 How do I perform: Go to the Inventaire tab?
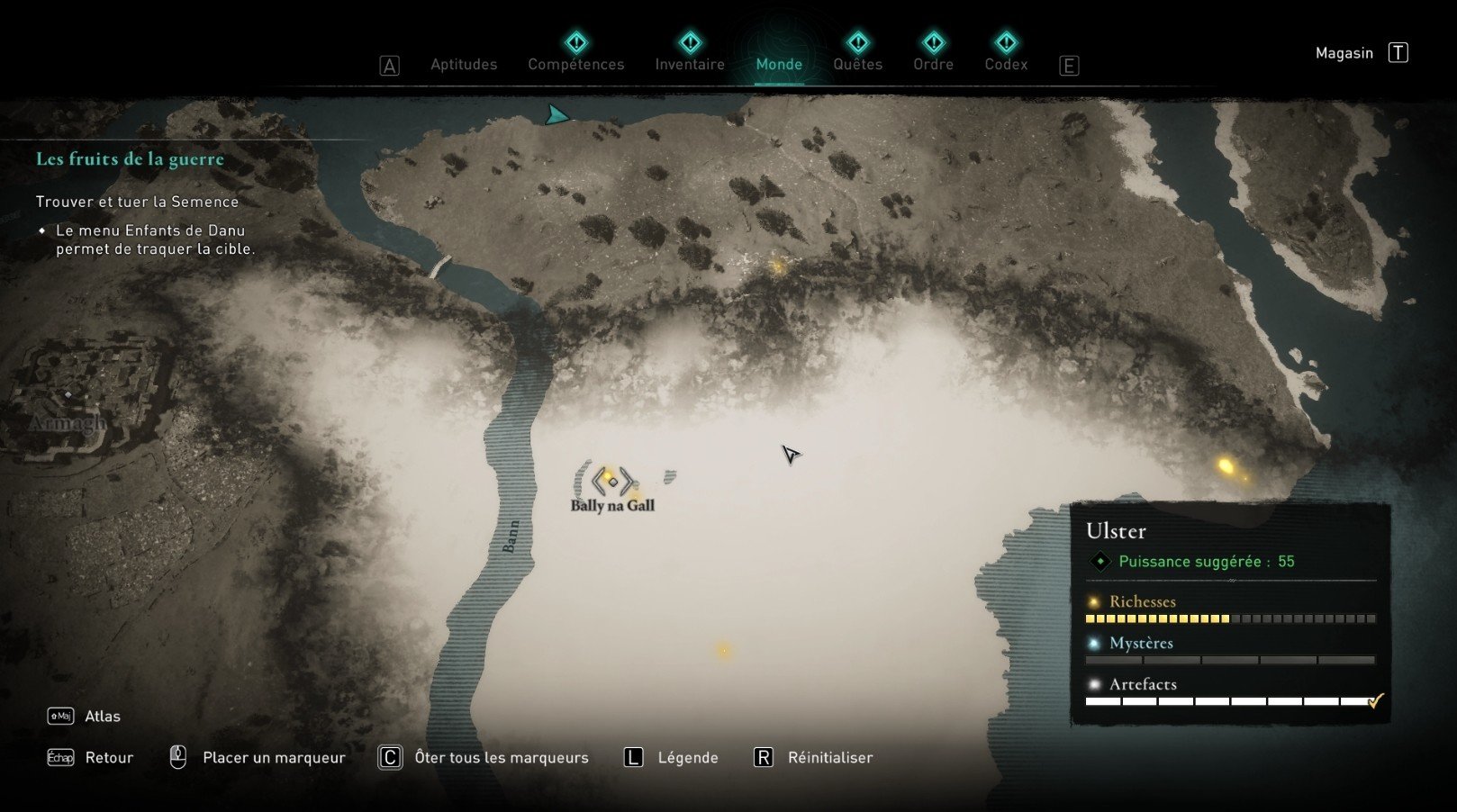point(690,64)
